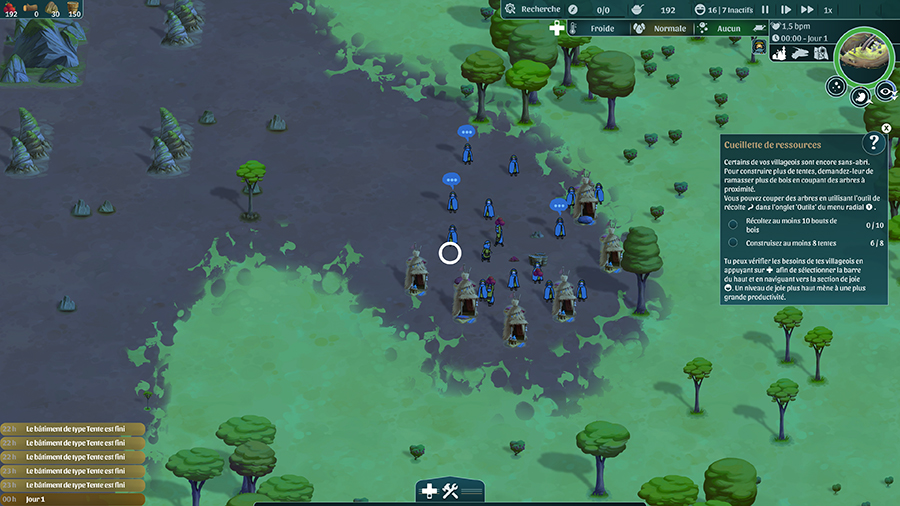Open the Recherche research panel
The width and height of the screenshot is (900, 506).
pos(534,9)
